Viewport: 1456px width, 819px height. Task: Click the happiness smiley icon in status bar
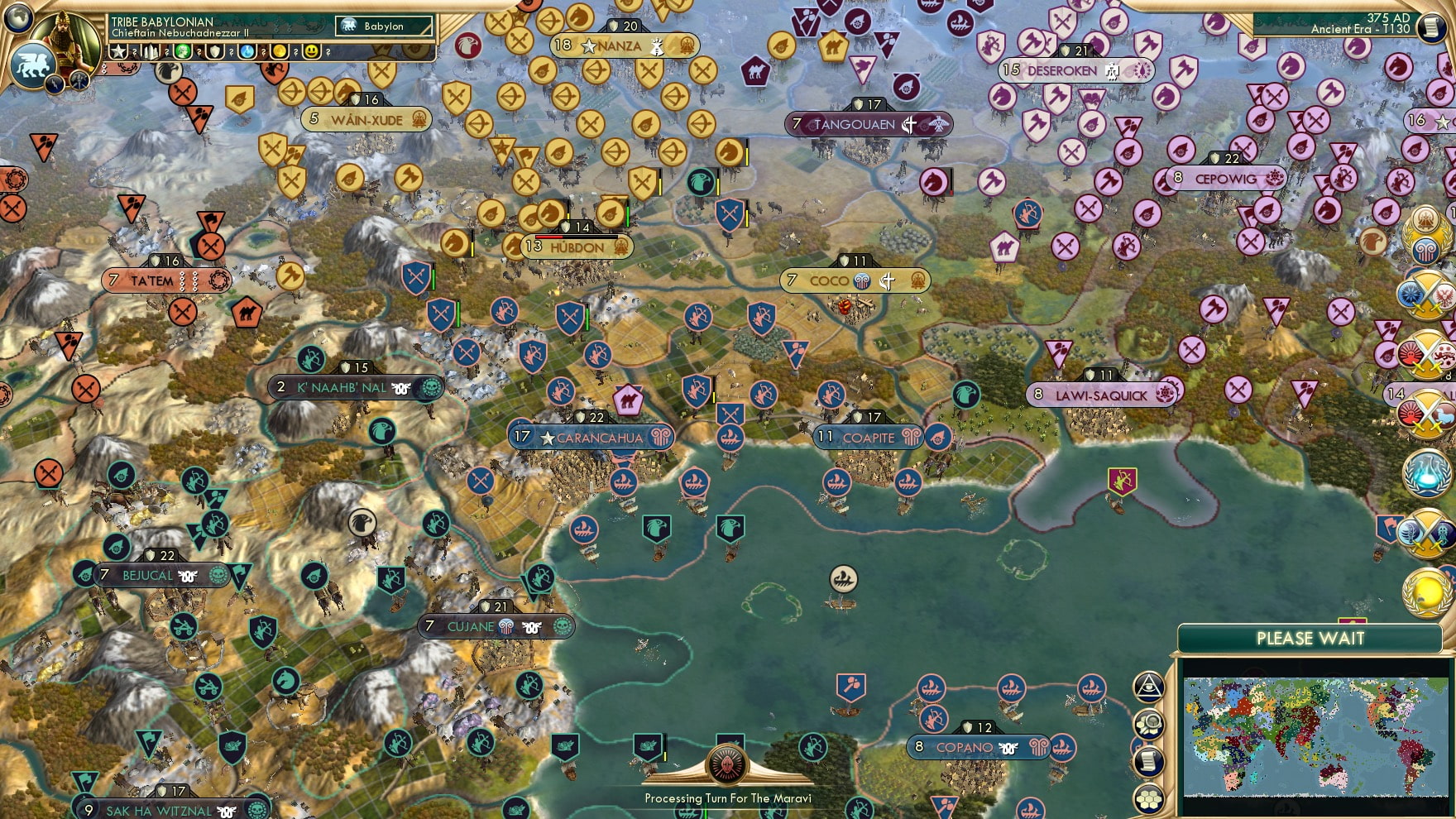[311, 51]
